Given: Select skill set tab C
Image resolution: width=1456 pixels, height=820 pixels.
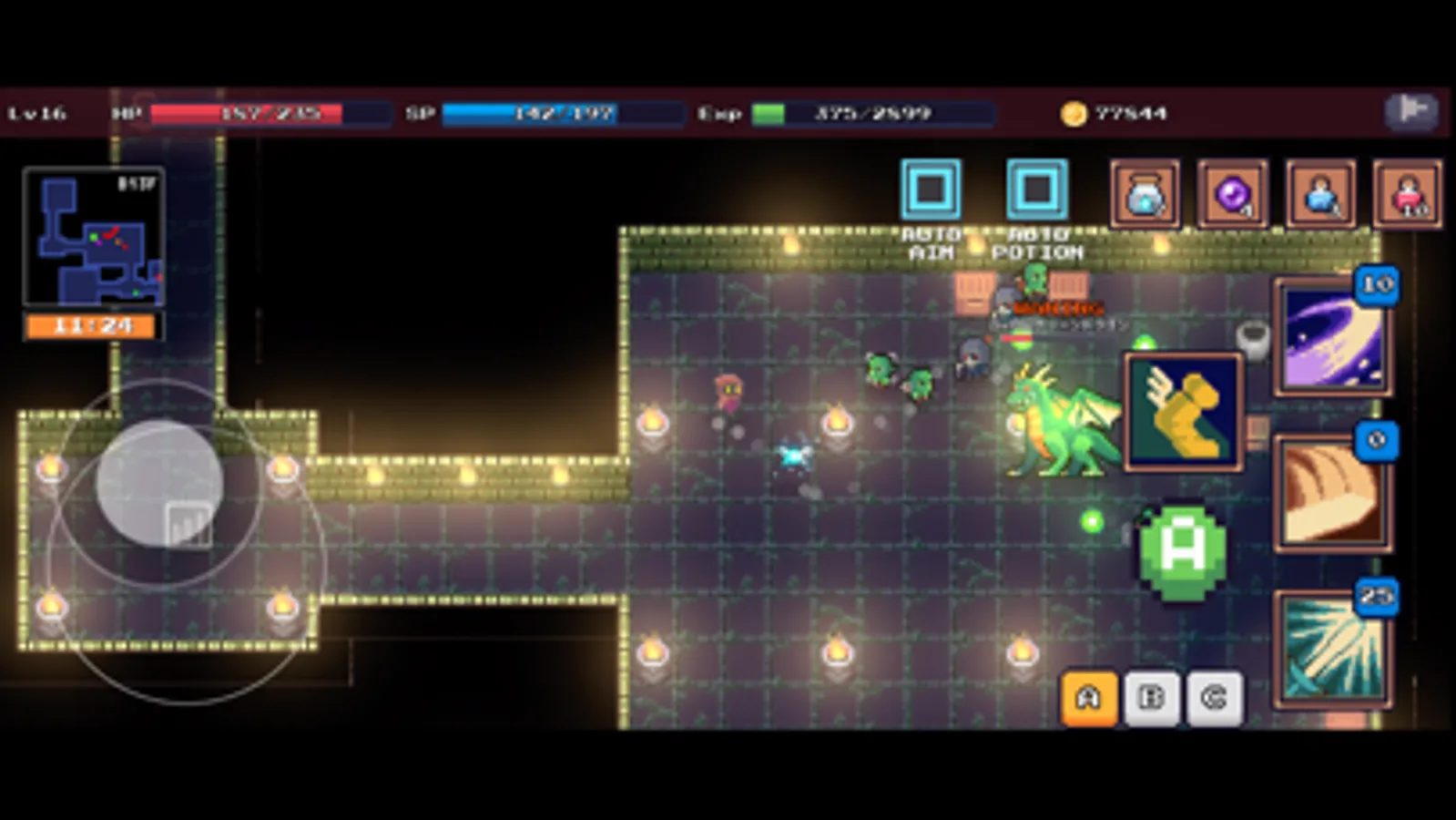Looking at the screenshot, I should (1216, 697).
